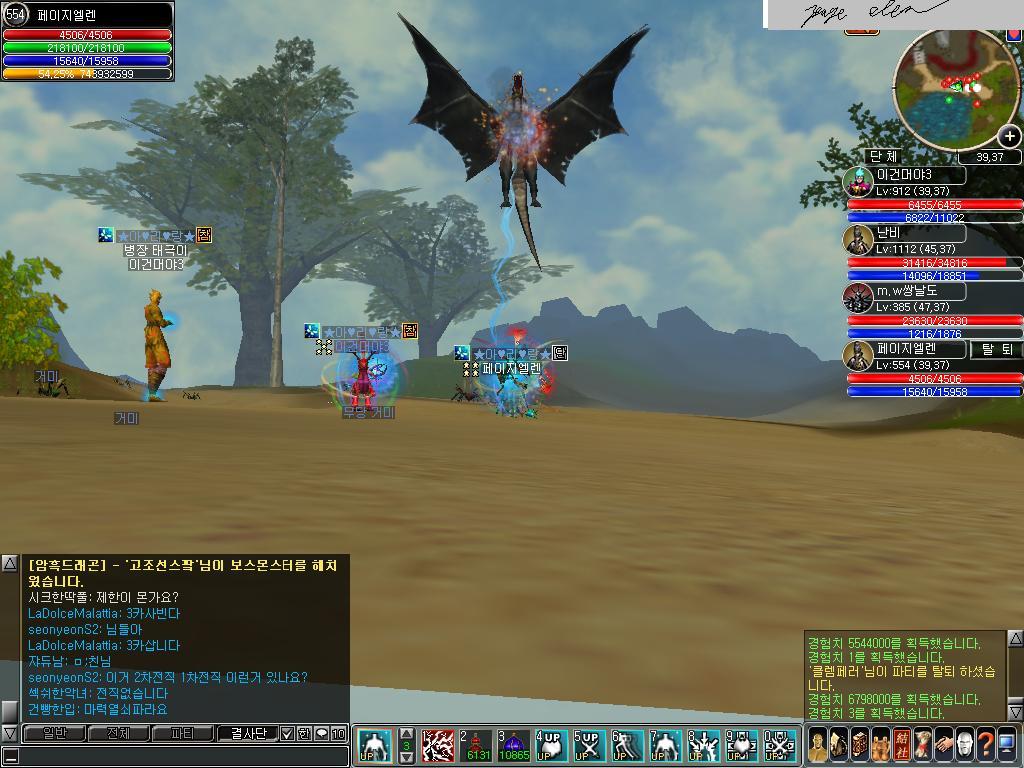Click the chat text input field
The image size is (1024, 768).
click(180, 756)
